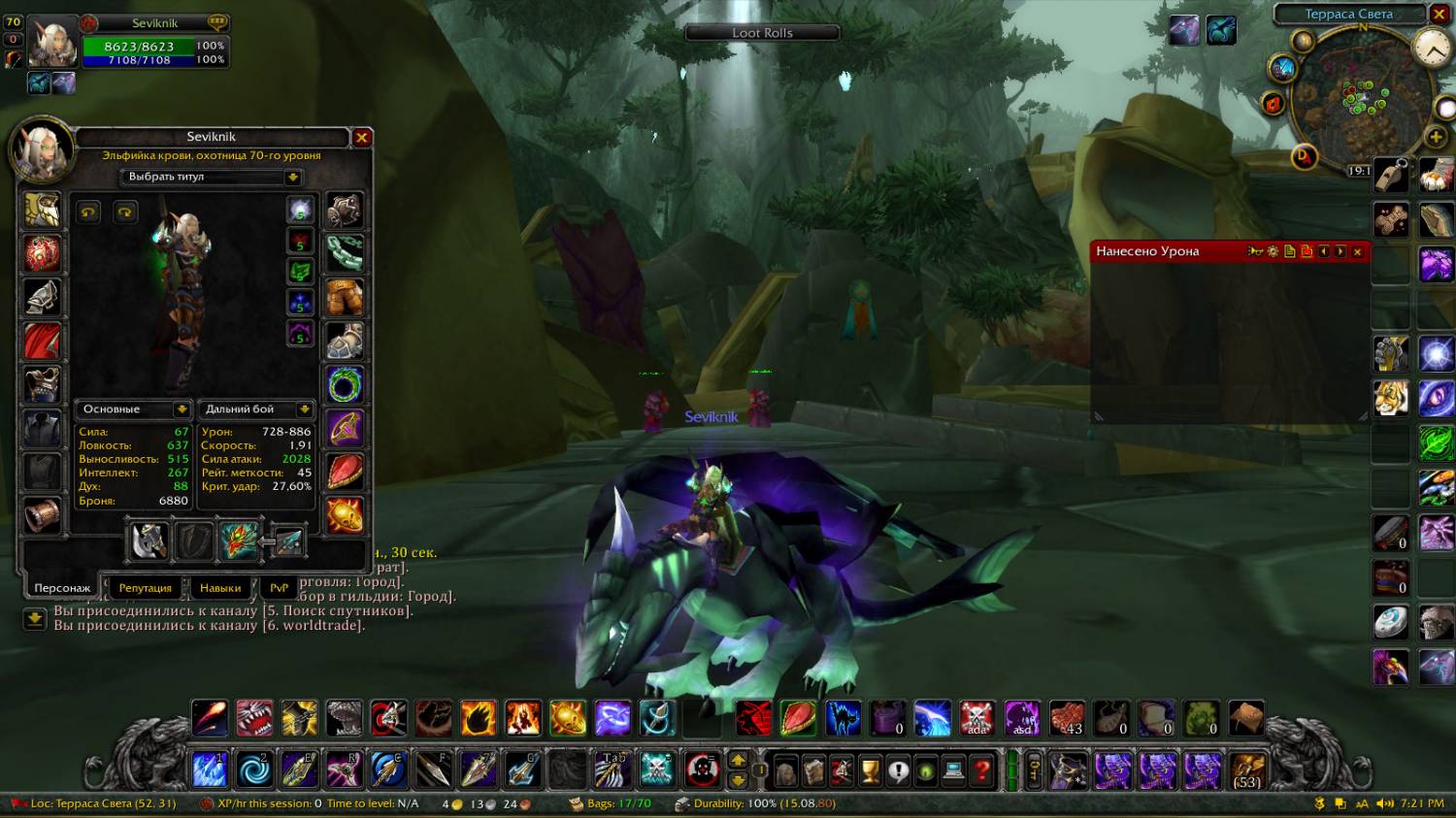1456x818 pixels.
Task: Rotate the character model left
Action: click(88, 212)
